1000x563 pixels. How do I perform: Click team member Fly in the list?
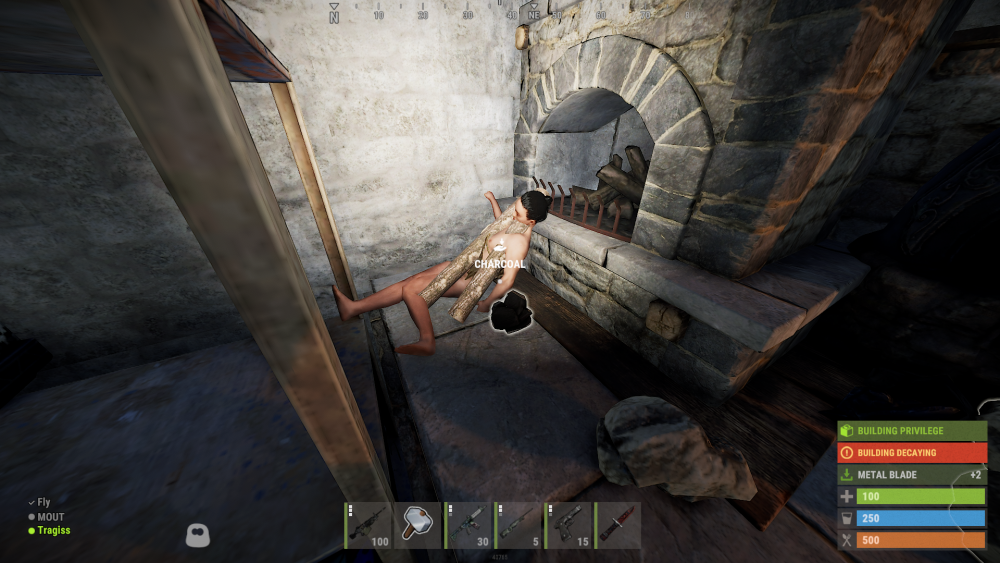pyautogui.click(x=44, y=503)
